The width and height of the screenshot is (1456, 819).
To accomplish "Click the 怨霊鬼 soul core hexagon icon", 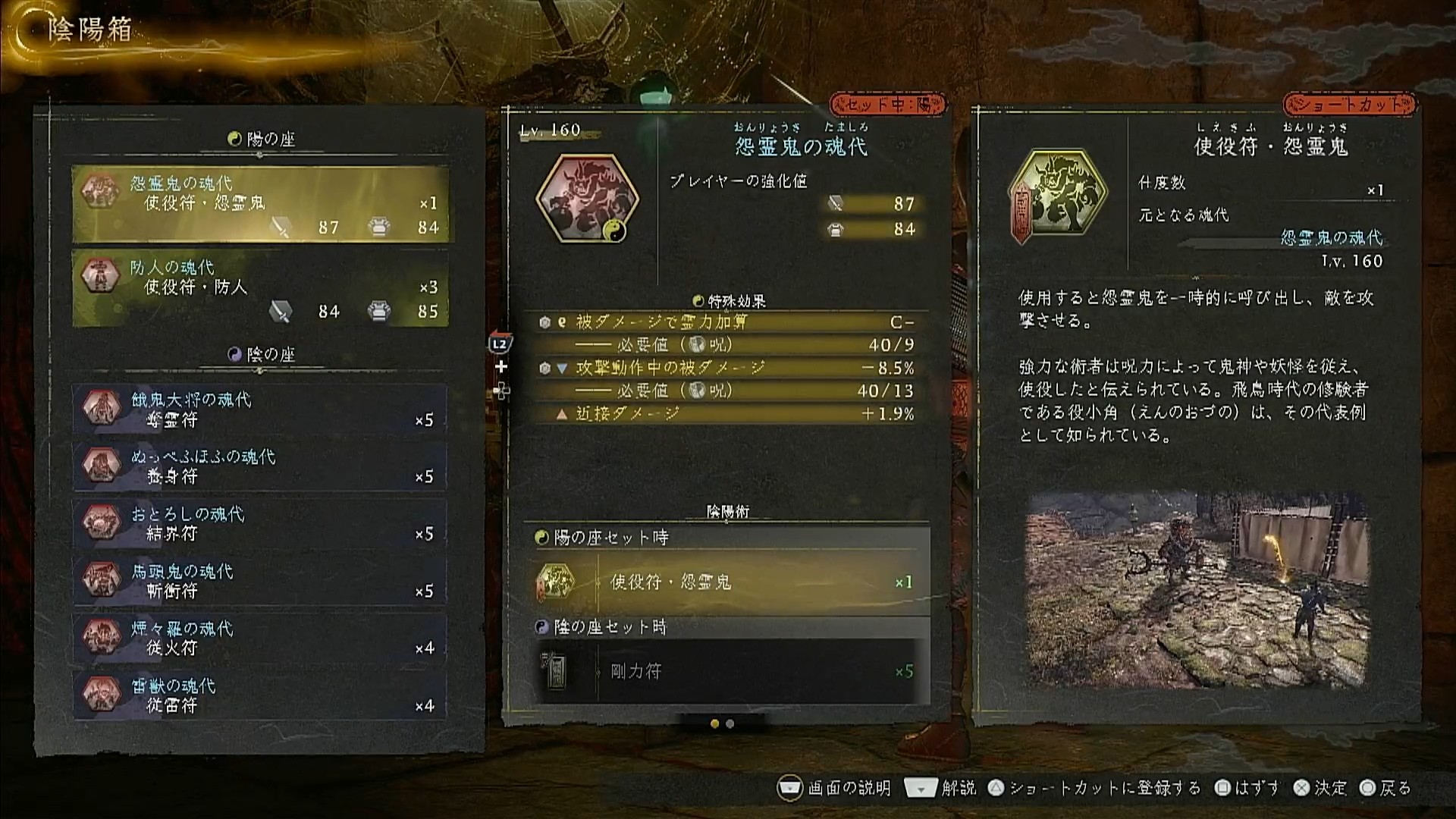I will coord(588,199).
